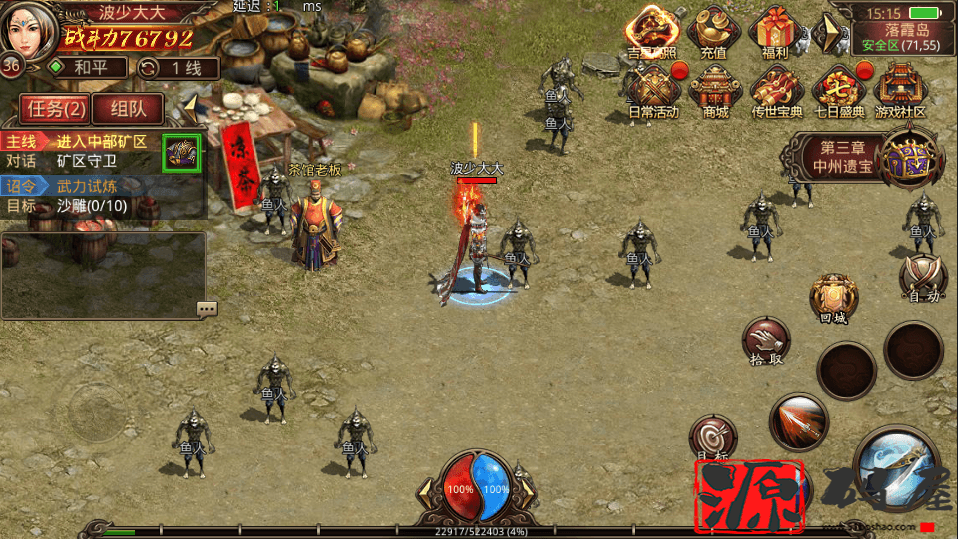Viewport: 958px width, 539px height.
Task: Switch to the 组队 team tab
Action: [x=128, y=108]
